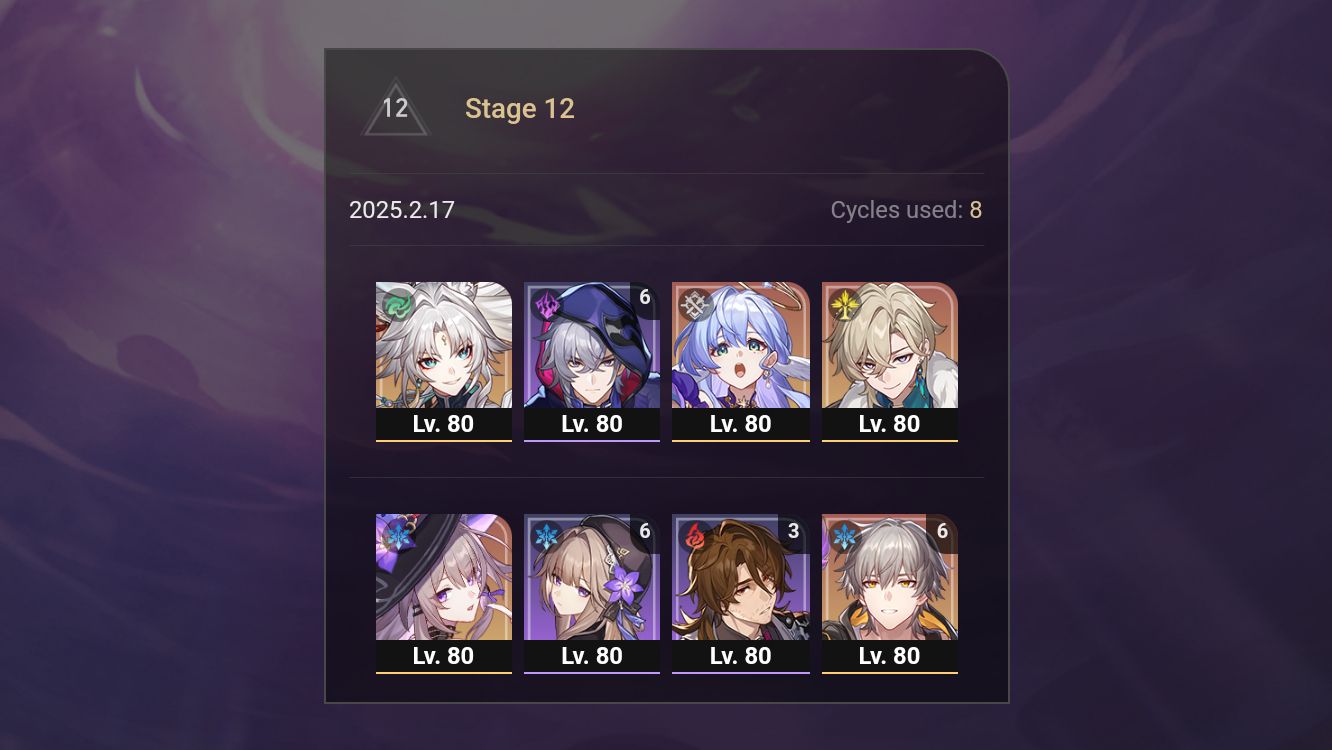Click the Stage 12 heading text
The image size is (1332, 750).
pyautogui.click(x=520, y=108)
